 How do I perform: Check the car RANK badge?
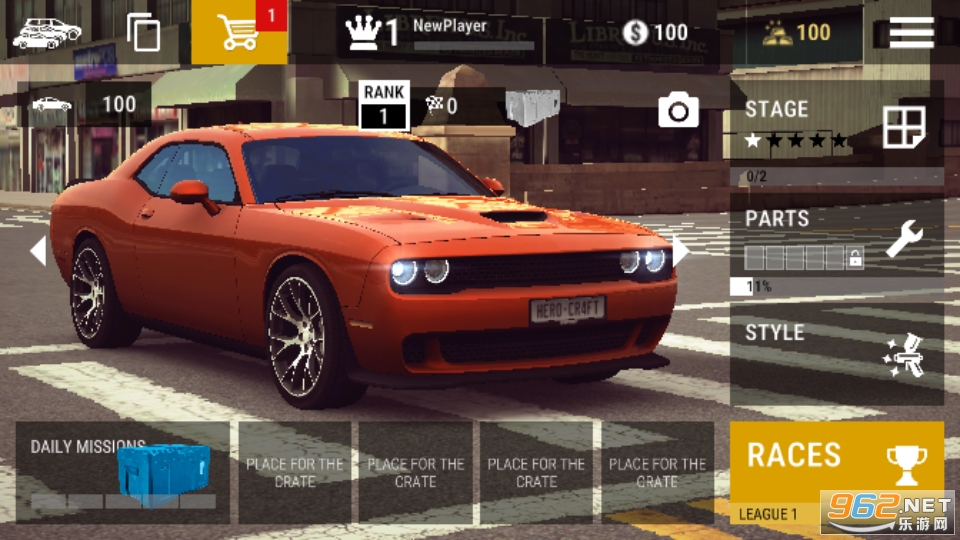click(x=384, y=105)
